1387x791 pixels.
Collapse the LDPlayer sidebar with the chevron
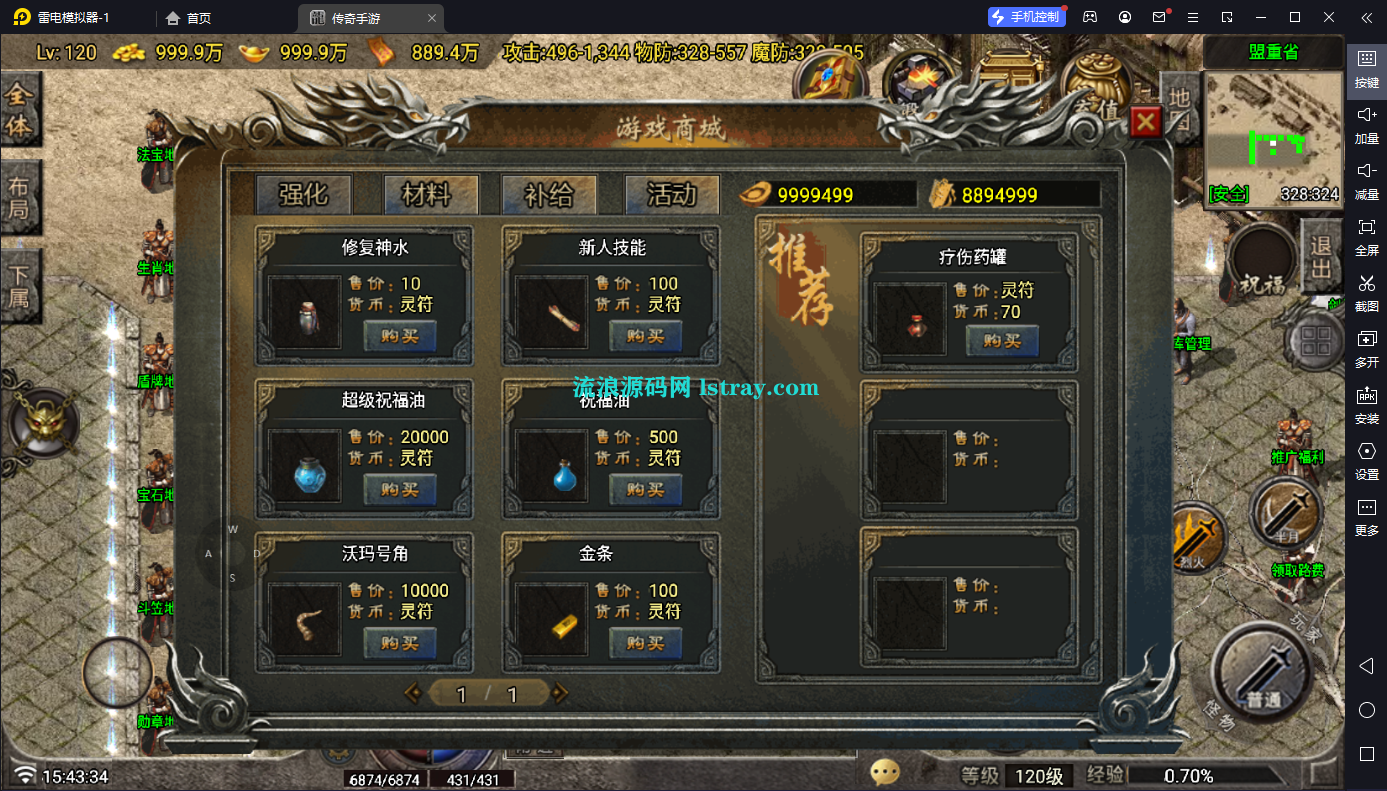(x=1366, y=17)
